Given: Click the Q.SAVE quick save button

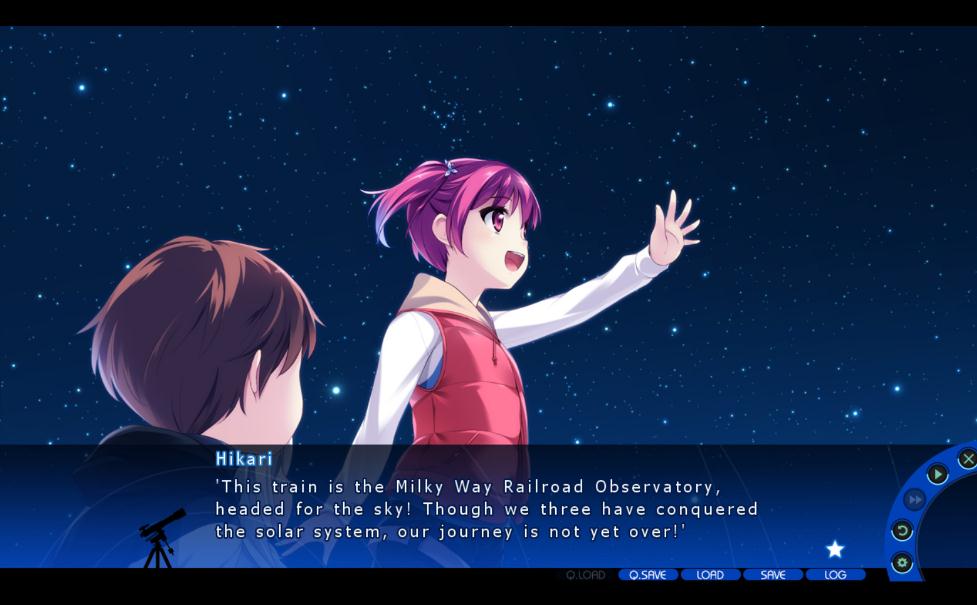Looking at the screenshot, I should (x=648, y=575).
